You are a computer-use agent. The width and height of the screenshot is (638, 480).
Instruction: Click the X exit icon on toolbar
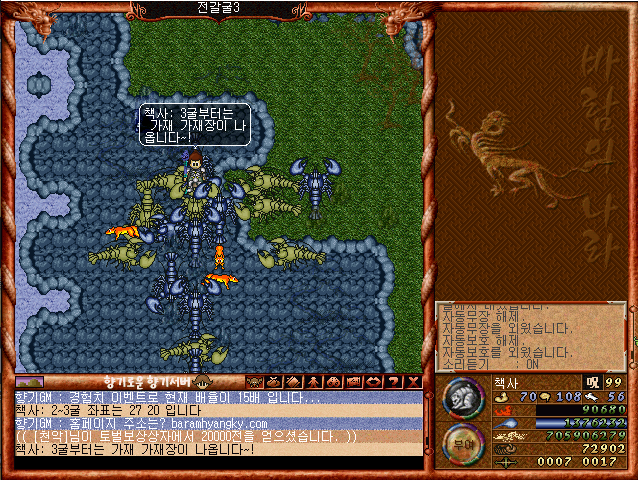tap(413, 382)
